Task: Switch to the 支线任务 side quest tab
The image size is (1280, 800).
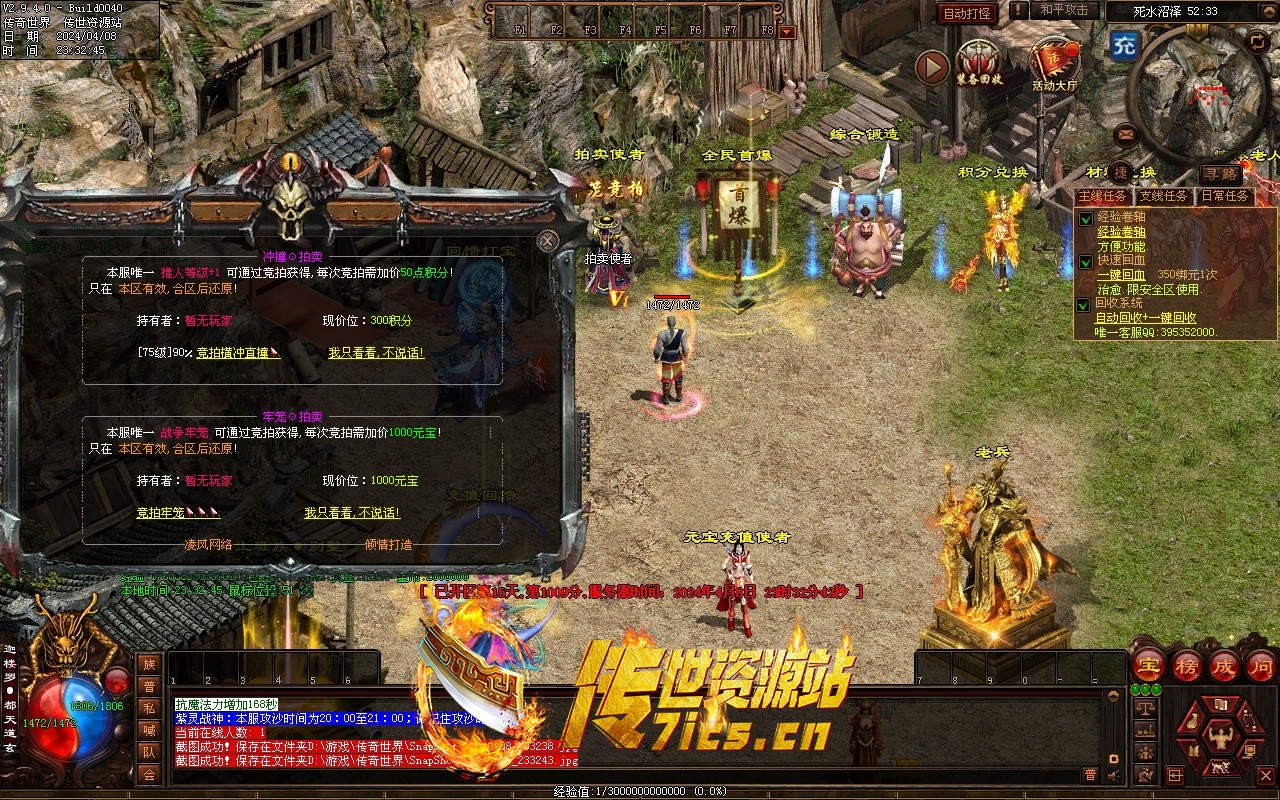Action: pyautogui.click(x=1164, y=196)
